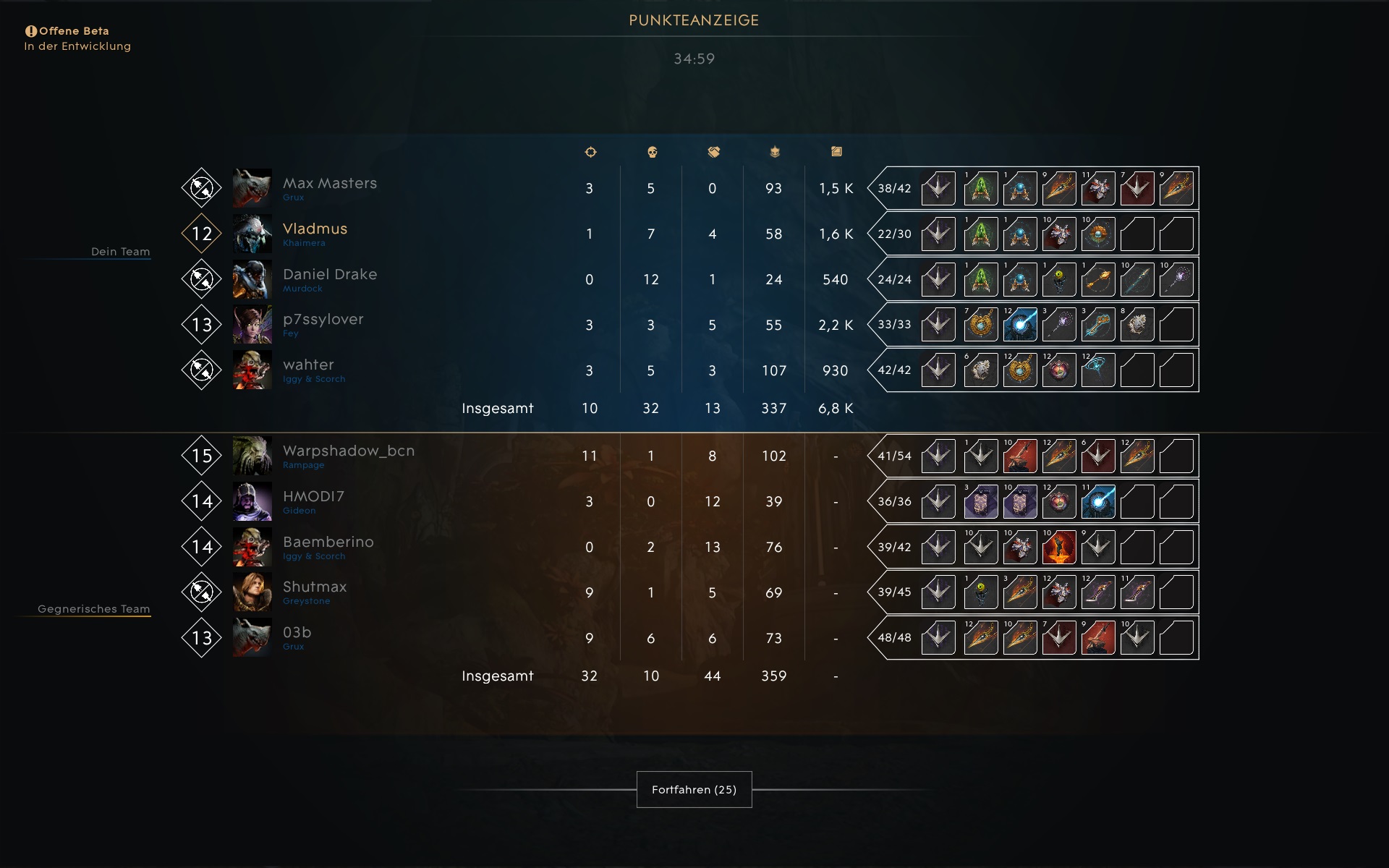Select Baemberino's player row
Screen dimensions: 1389x868
click(x=328, y=542)
